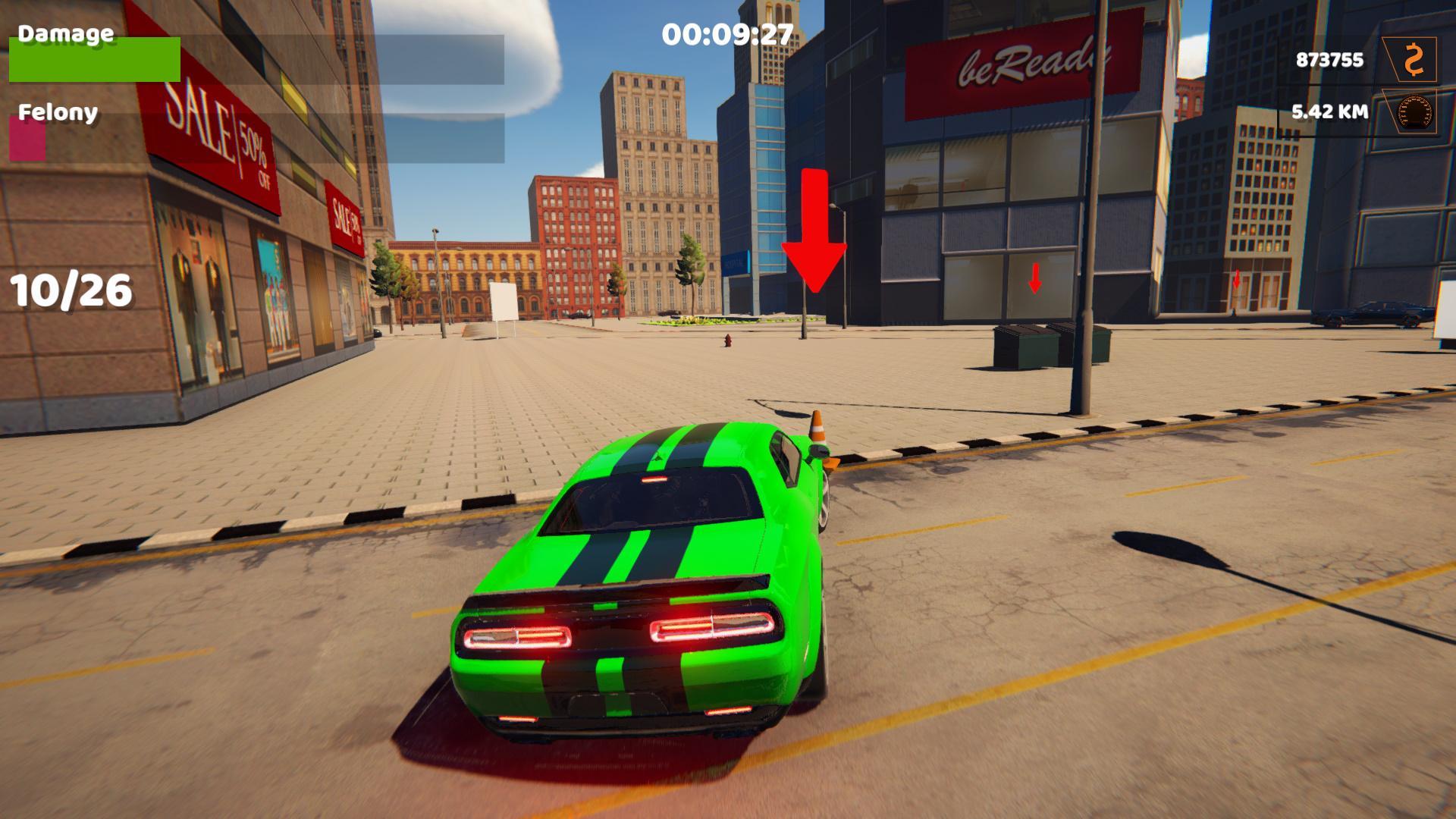Expand the distance panel showing 5.42 KM
This screenshot has width=1456, height=819.
tap(1328, 111)
